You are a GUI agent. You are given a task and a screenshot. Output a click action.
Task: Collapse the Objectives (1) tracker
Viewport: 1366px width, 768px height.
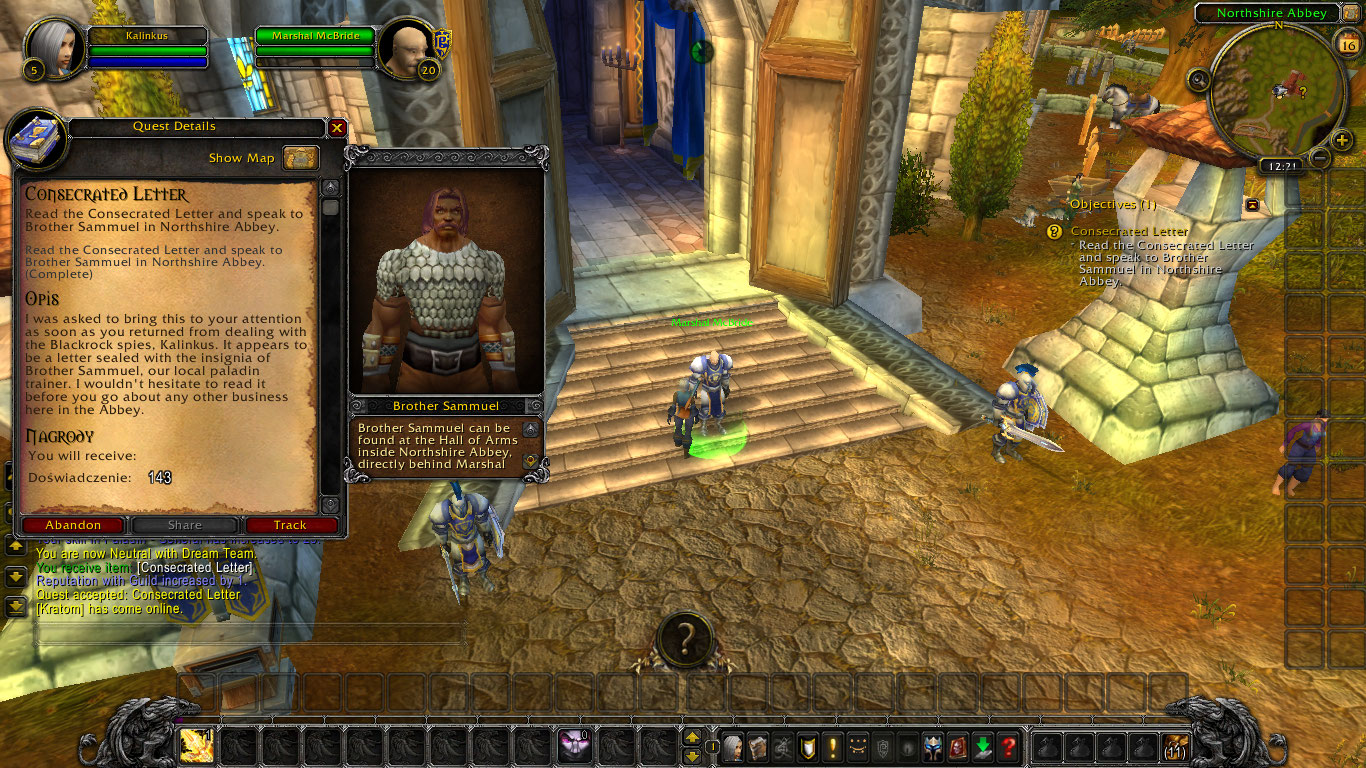tap(1250, 204)
